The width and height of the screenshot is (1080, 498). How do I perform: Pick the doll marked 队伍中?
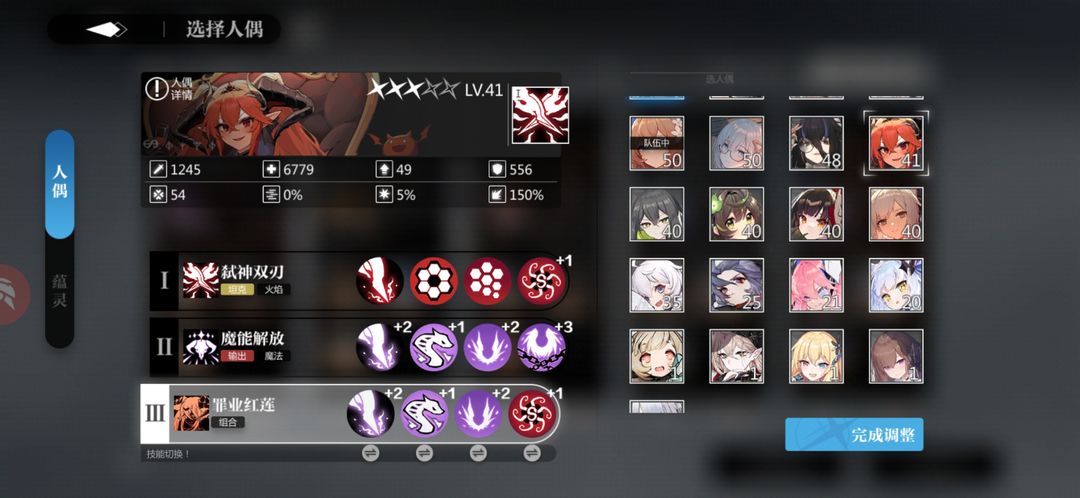(x=656, y=143)
